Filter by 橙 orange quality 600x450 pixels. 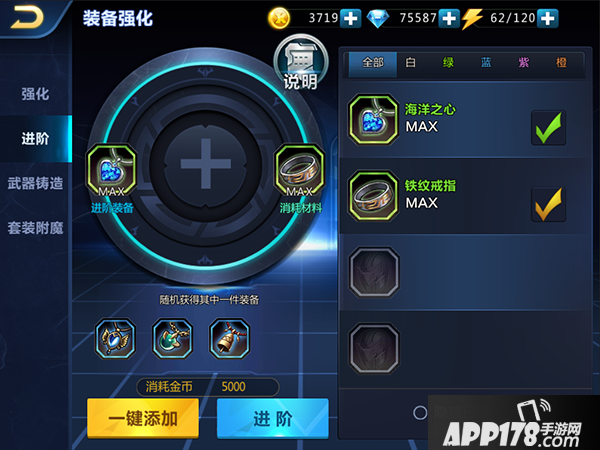click(x=561, y=62)
